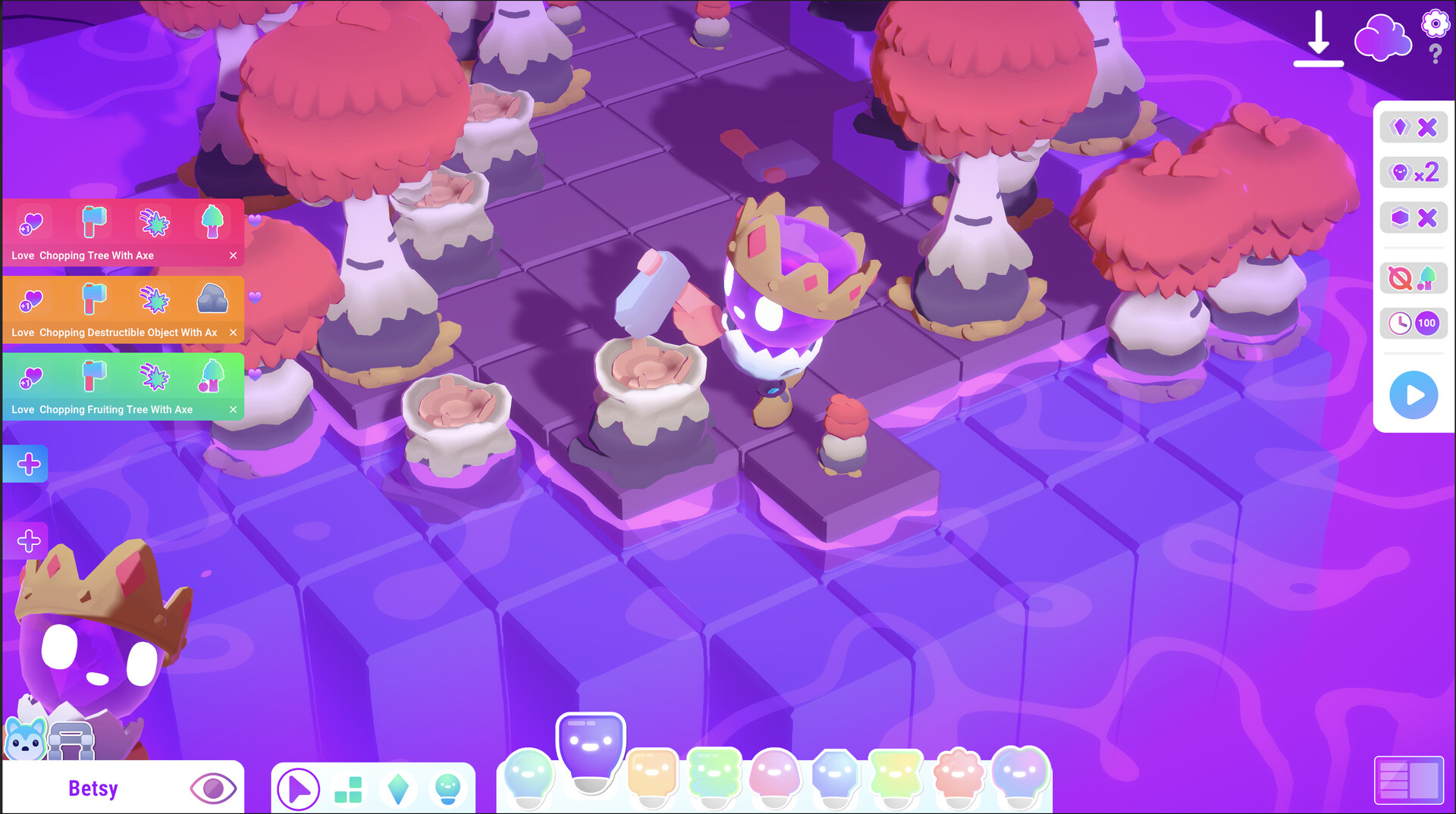Image resolution: width=1456 pixels, height=814 pixels.
Task: Toggle Betsy's visibility with the eye icon
Action: click(x=213, y=788)
